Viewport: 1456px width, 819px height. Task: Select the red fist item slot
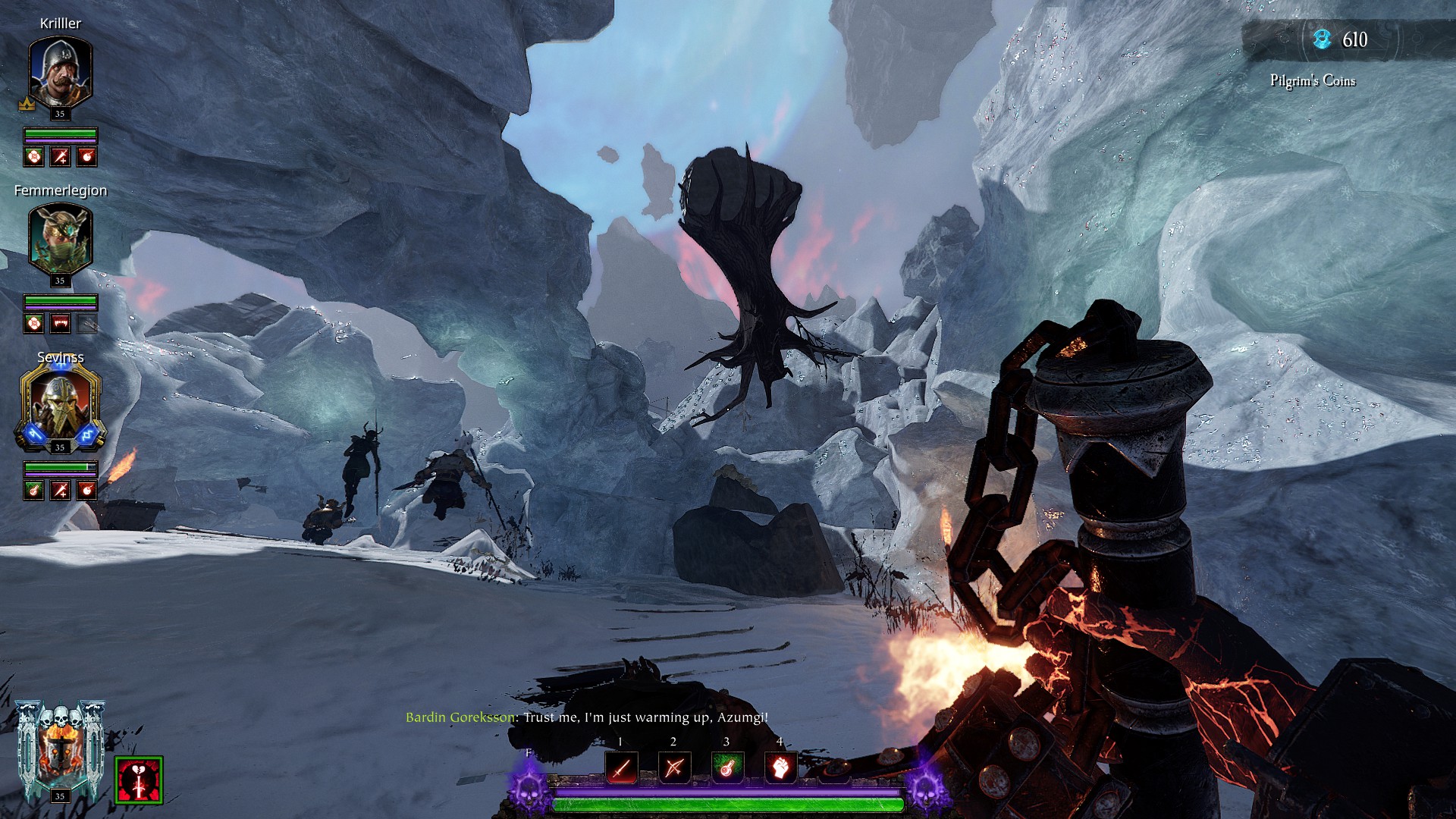[780, 768]
